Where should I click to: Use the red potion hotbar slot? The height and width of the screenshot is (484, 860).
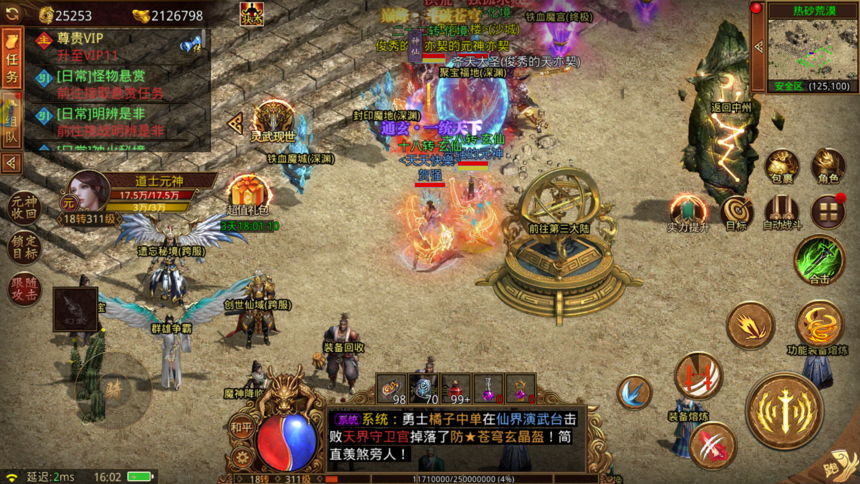pyautogui.click(x=456, y=390)
